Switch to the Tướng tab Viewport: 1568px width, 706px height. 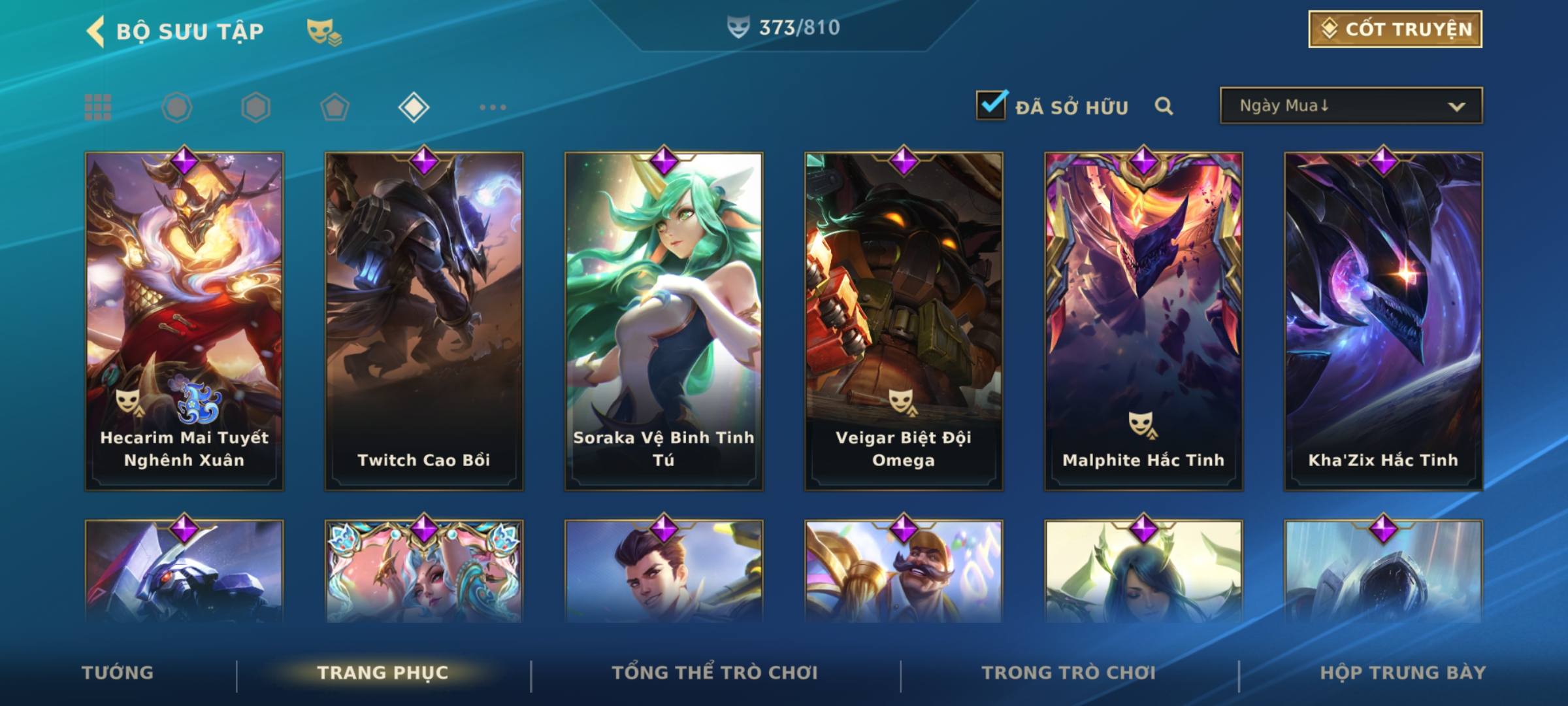click(x=118, y=673)
